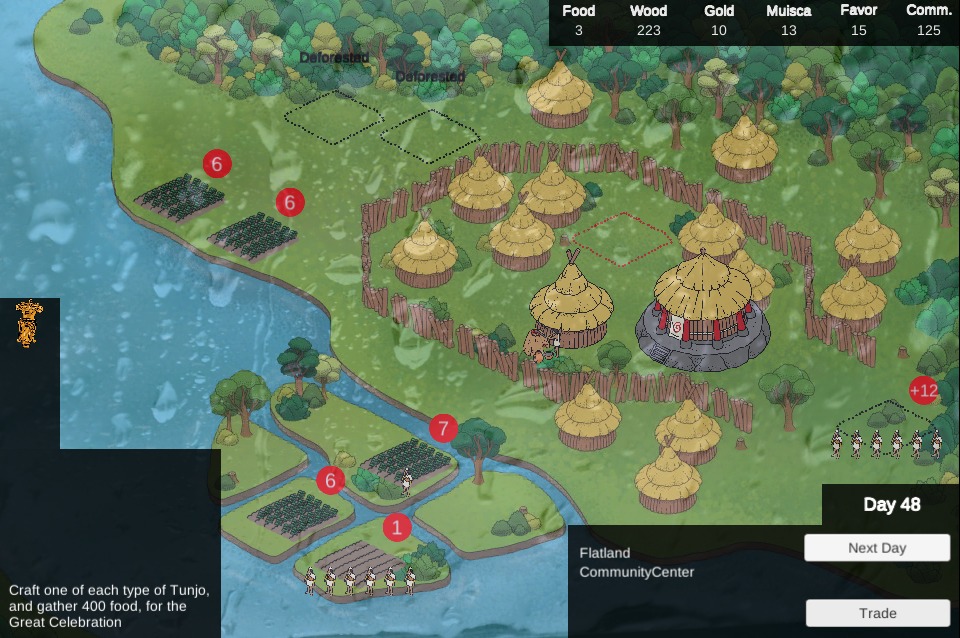Click the red badge numbered 7
960x638 pixels.
pos(443,429)
